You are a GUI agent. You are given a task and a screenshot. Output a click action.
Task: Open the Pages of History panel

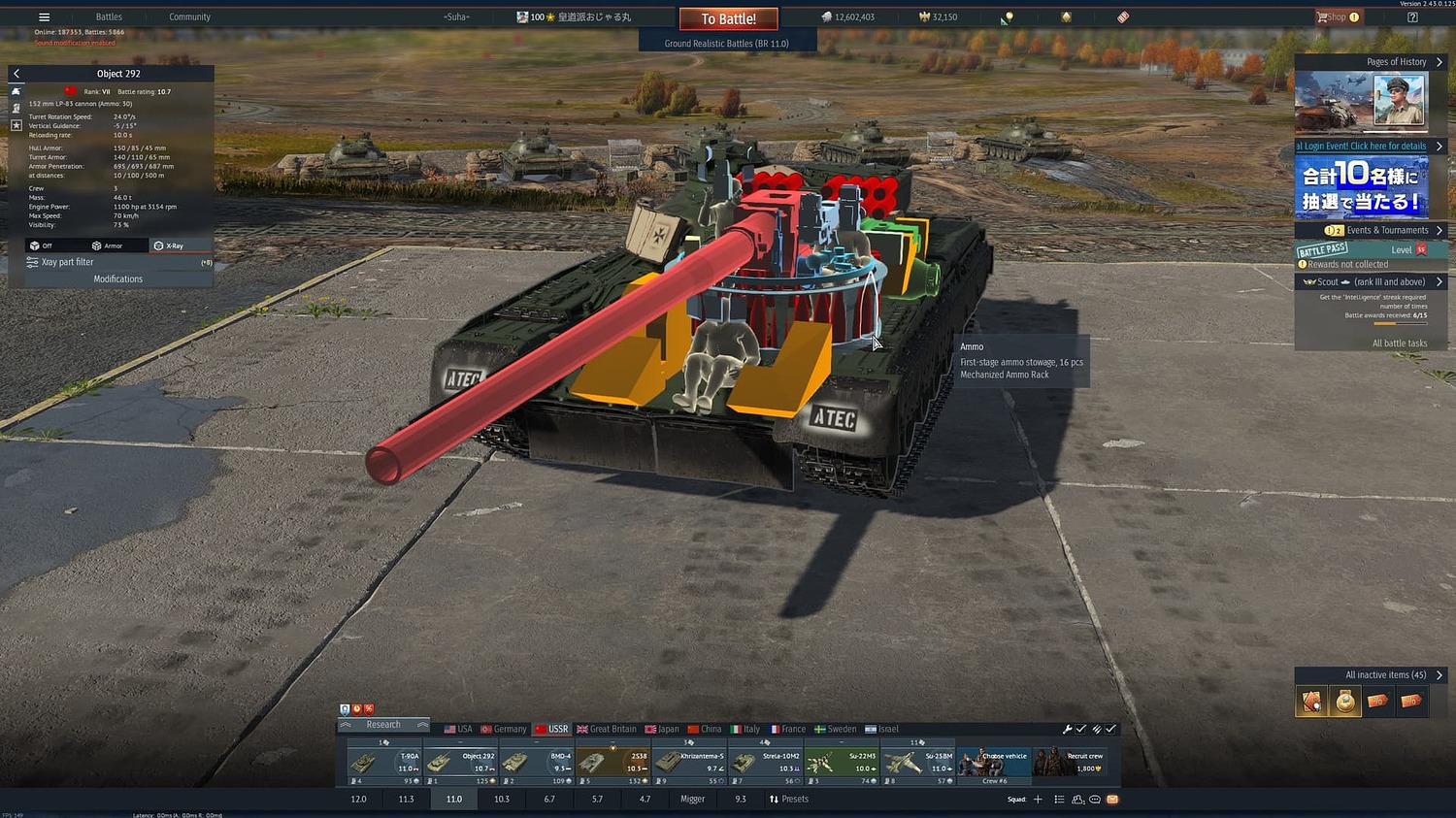[x=1396, y=62]
